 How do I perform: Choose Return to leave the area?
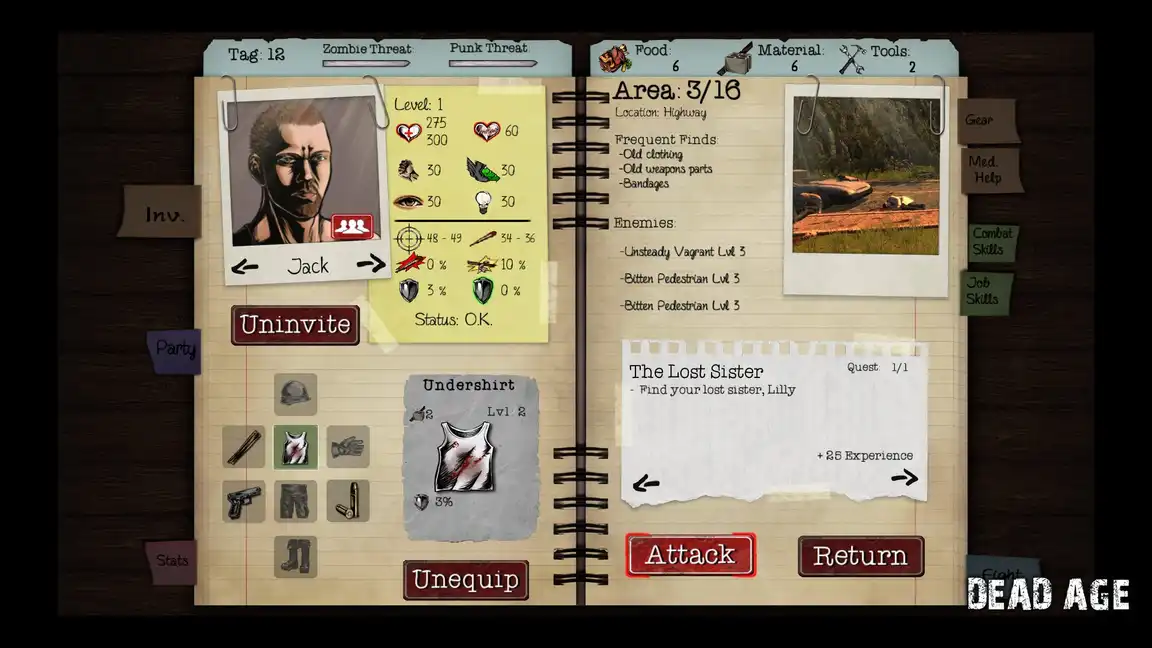point(860,556)
